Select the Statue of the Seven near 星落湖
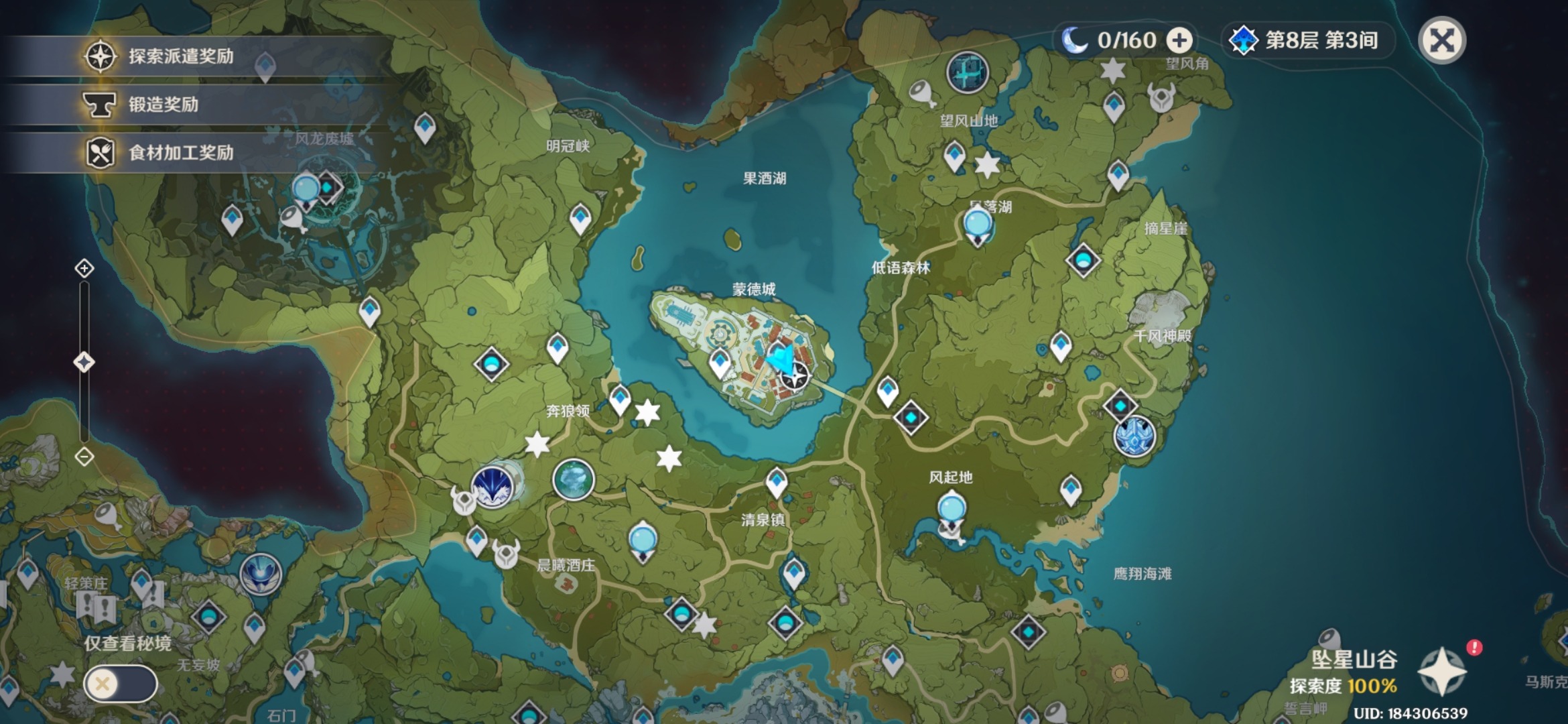The width and height of the screenshot is (1568, 724). coord(978,226)
